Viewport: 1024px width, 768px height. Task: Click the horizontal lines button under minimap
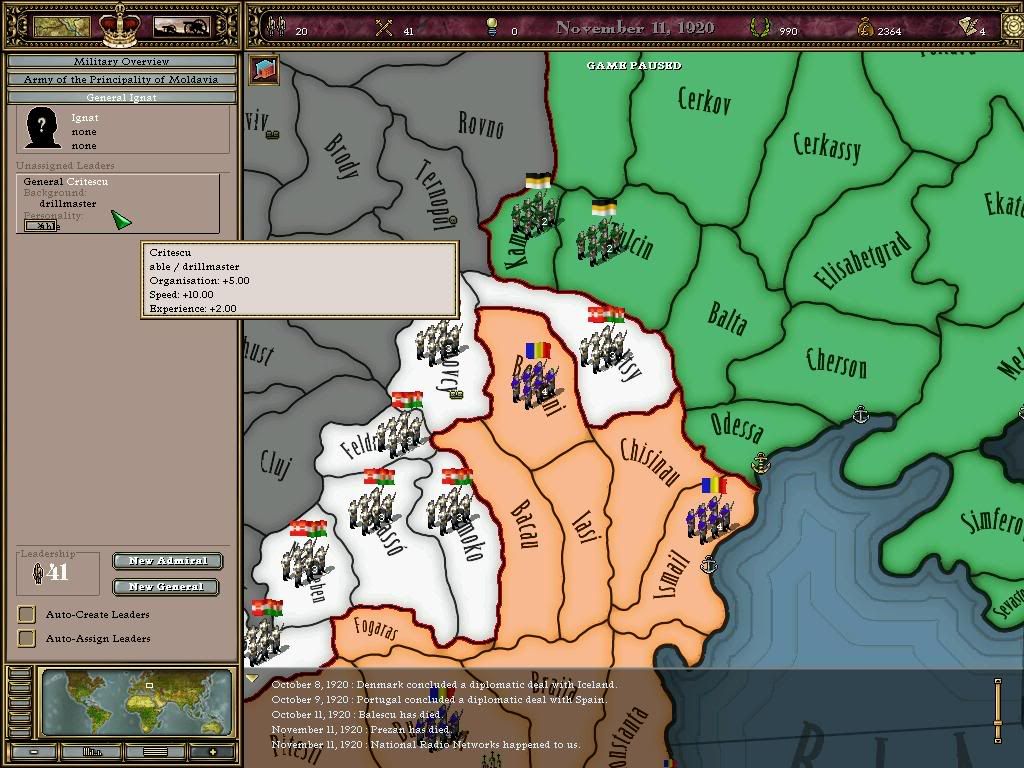154,752
